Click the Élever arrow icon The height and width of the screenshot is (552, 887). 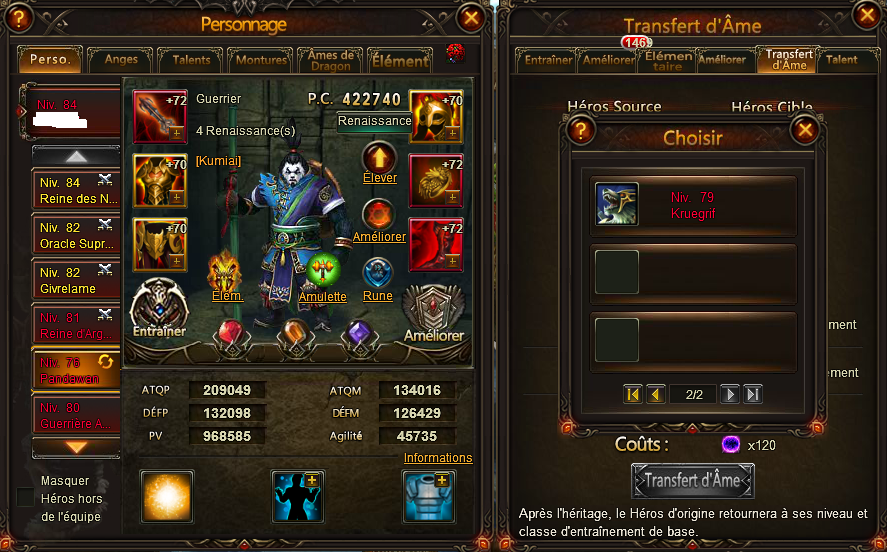[379, 157]
